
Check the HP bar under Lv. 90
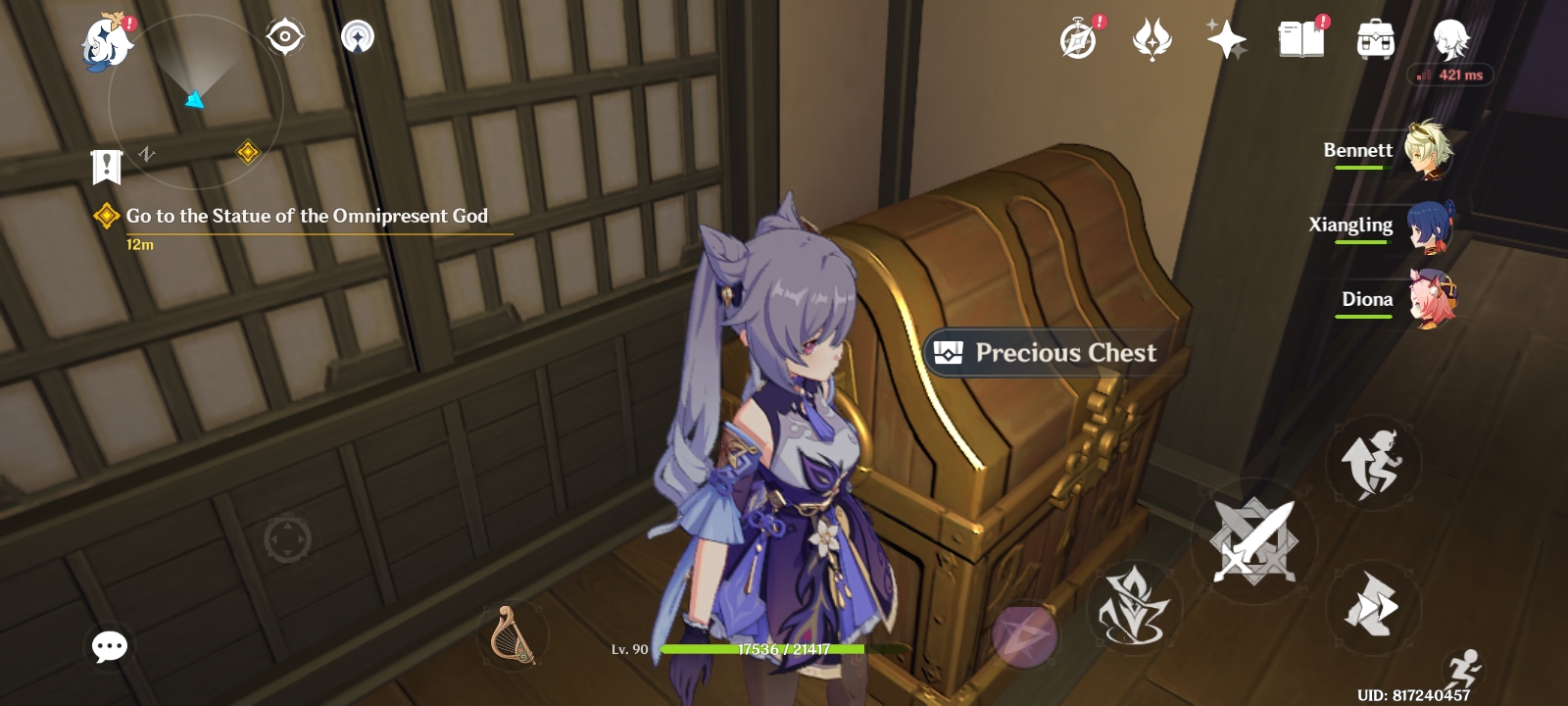pos(764,650)
